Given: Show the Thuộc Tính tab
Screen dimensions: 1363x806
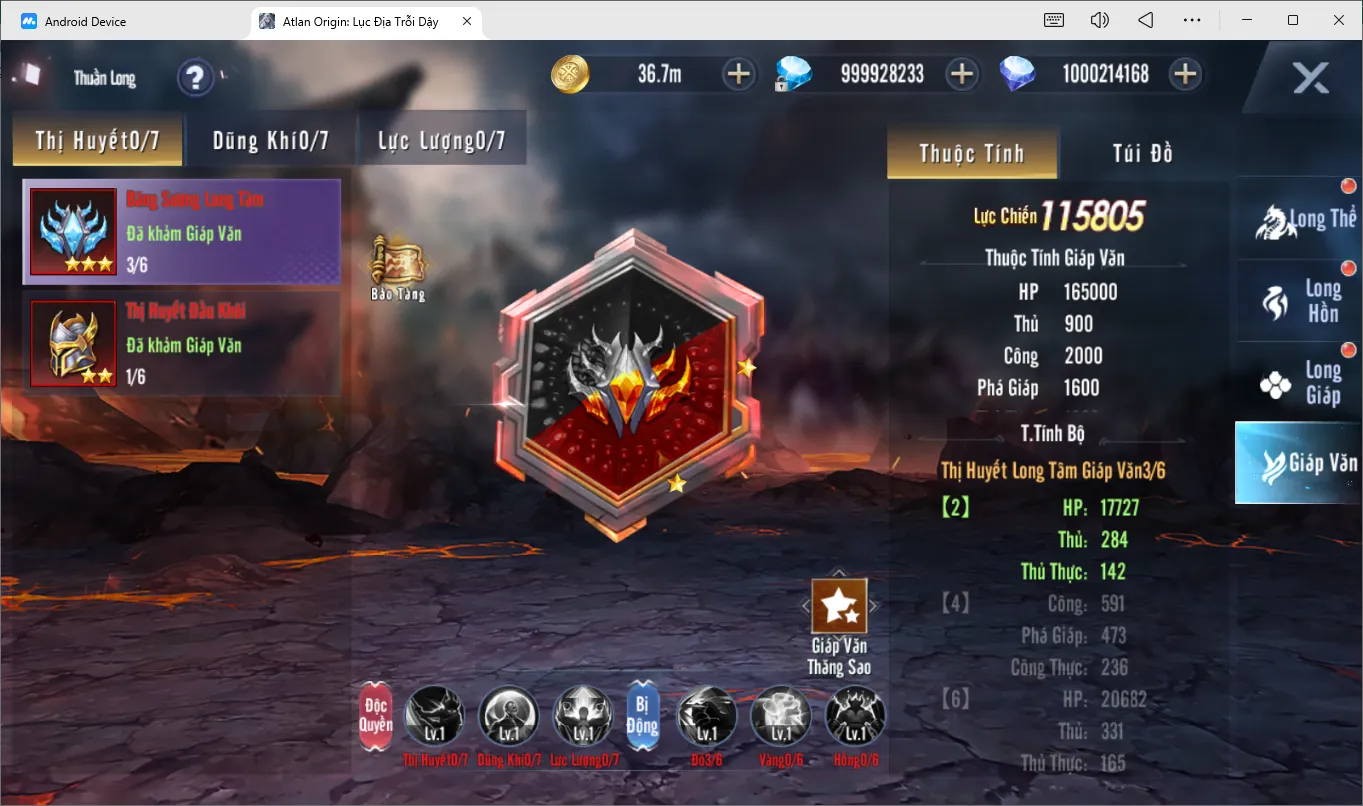Looking at the screenshot, I should click(971, 153).
